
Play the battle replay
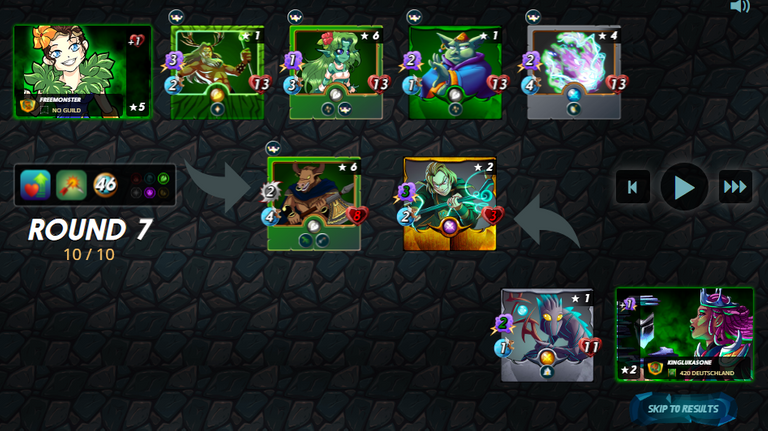(684, 187)
